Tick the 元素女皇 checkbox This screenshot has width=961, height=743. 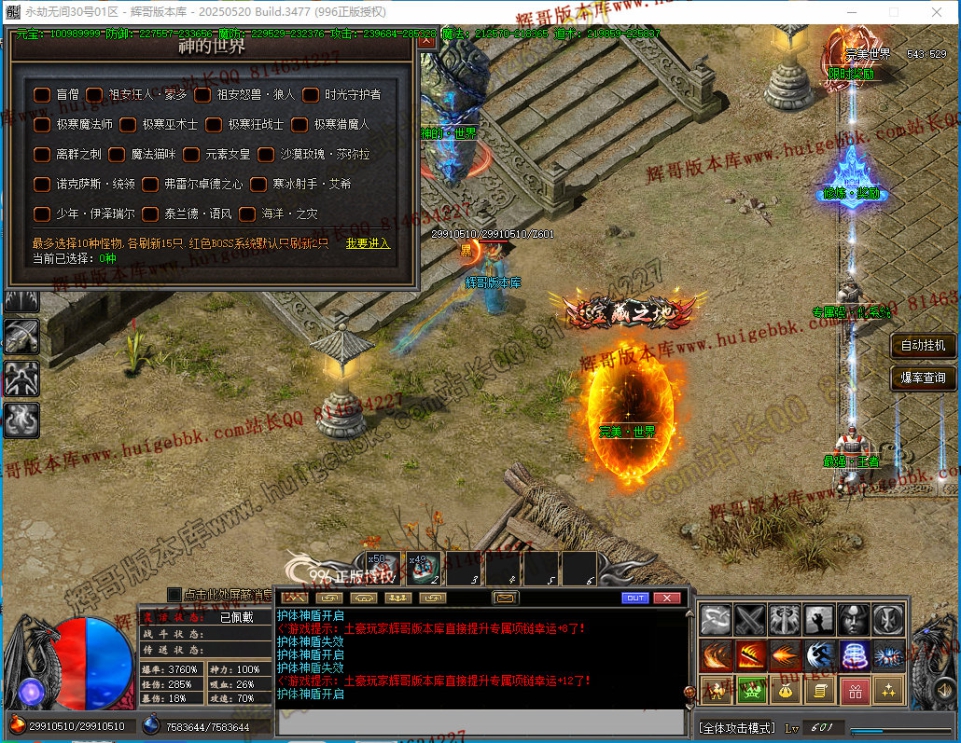tap(191, 155)
